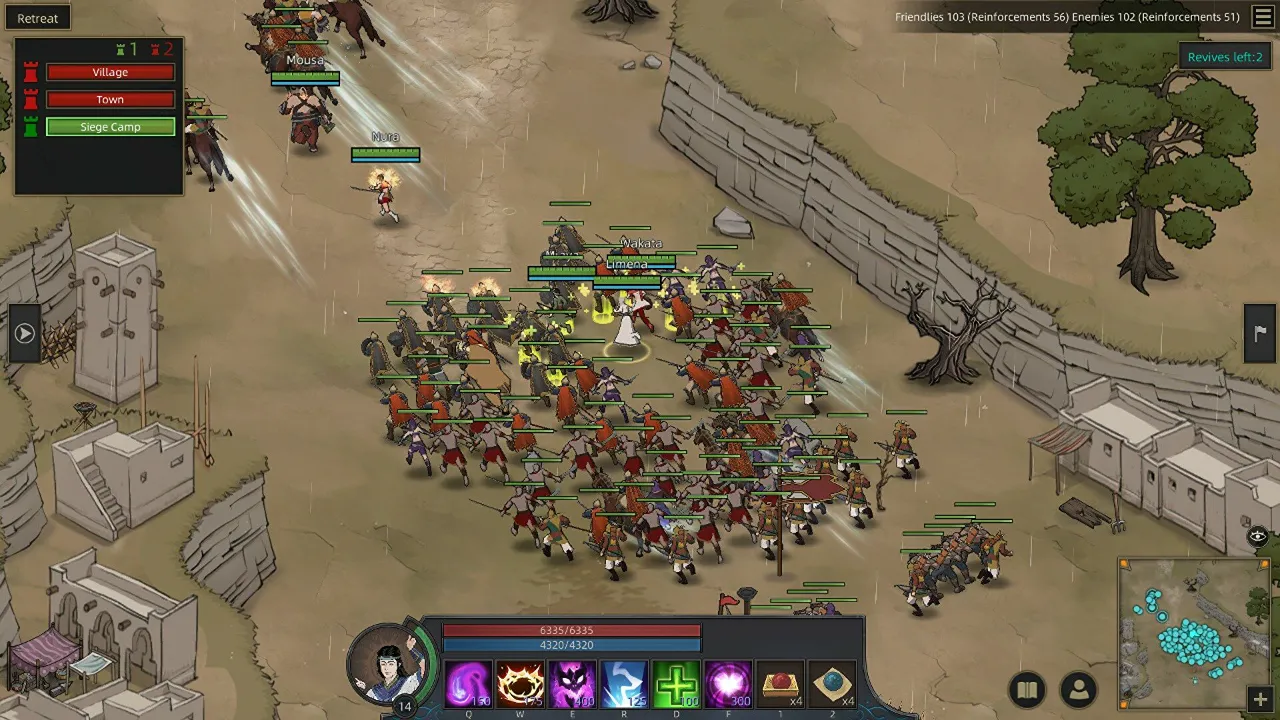Click the flag button on right edge
Screen dimensions: 1280x720
pos(1260,334)
